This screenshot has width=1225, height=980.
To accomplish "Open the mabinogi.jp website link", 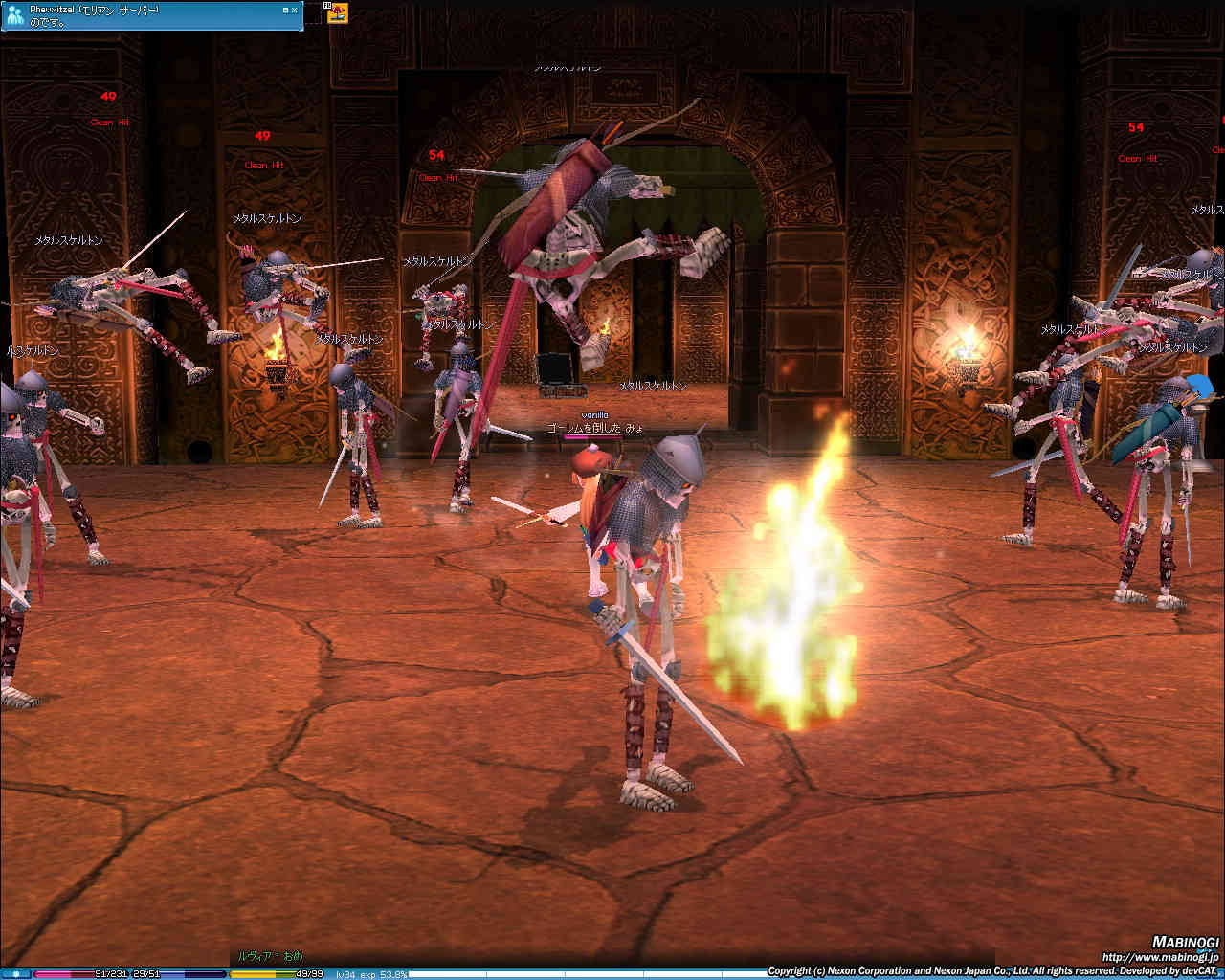I will coord(1160,957).
